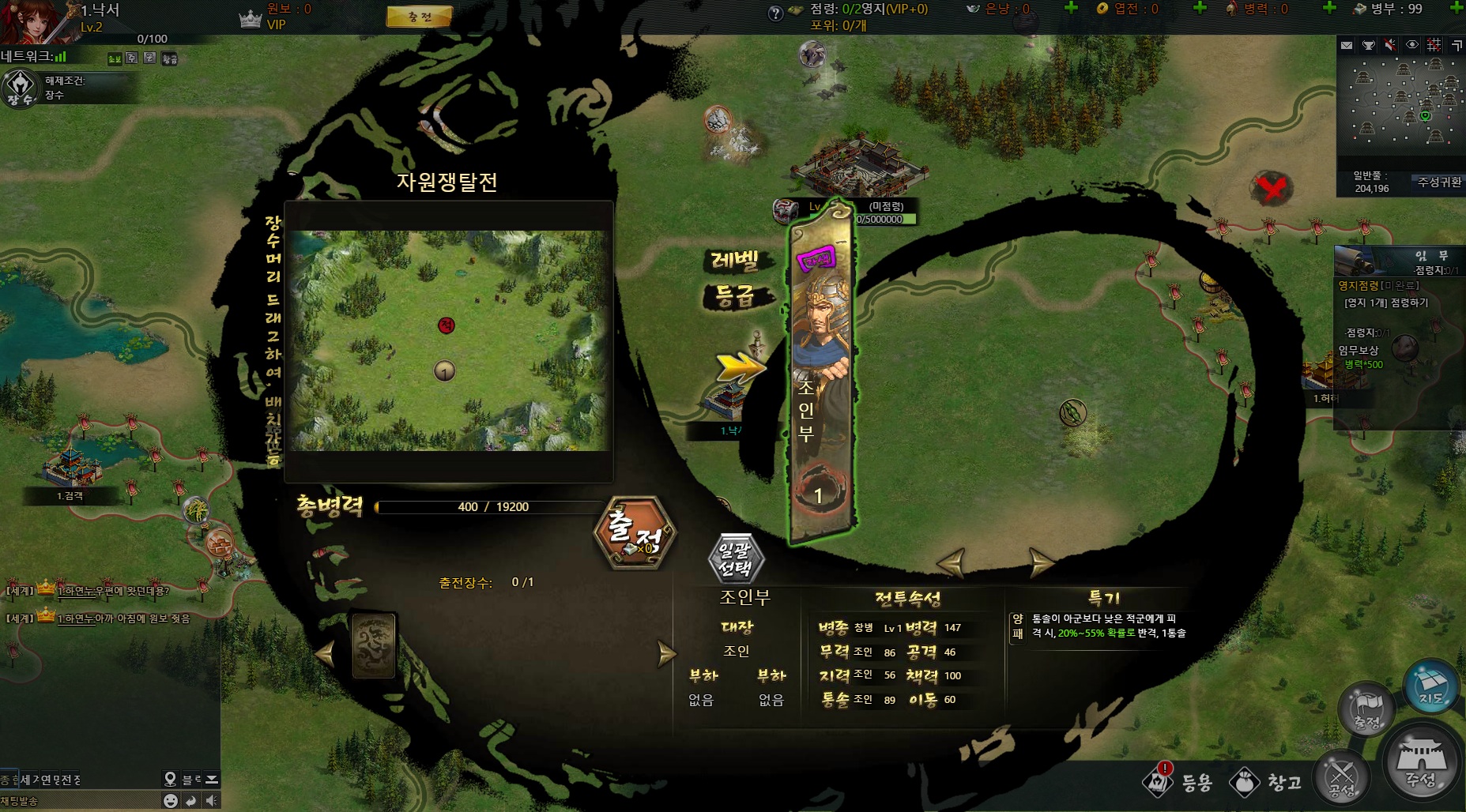Toggle the eye visibility icon
This screenshot has height=812, width=1466.
1412,46
